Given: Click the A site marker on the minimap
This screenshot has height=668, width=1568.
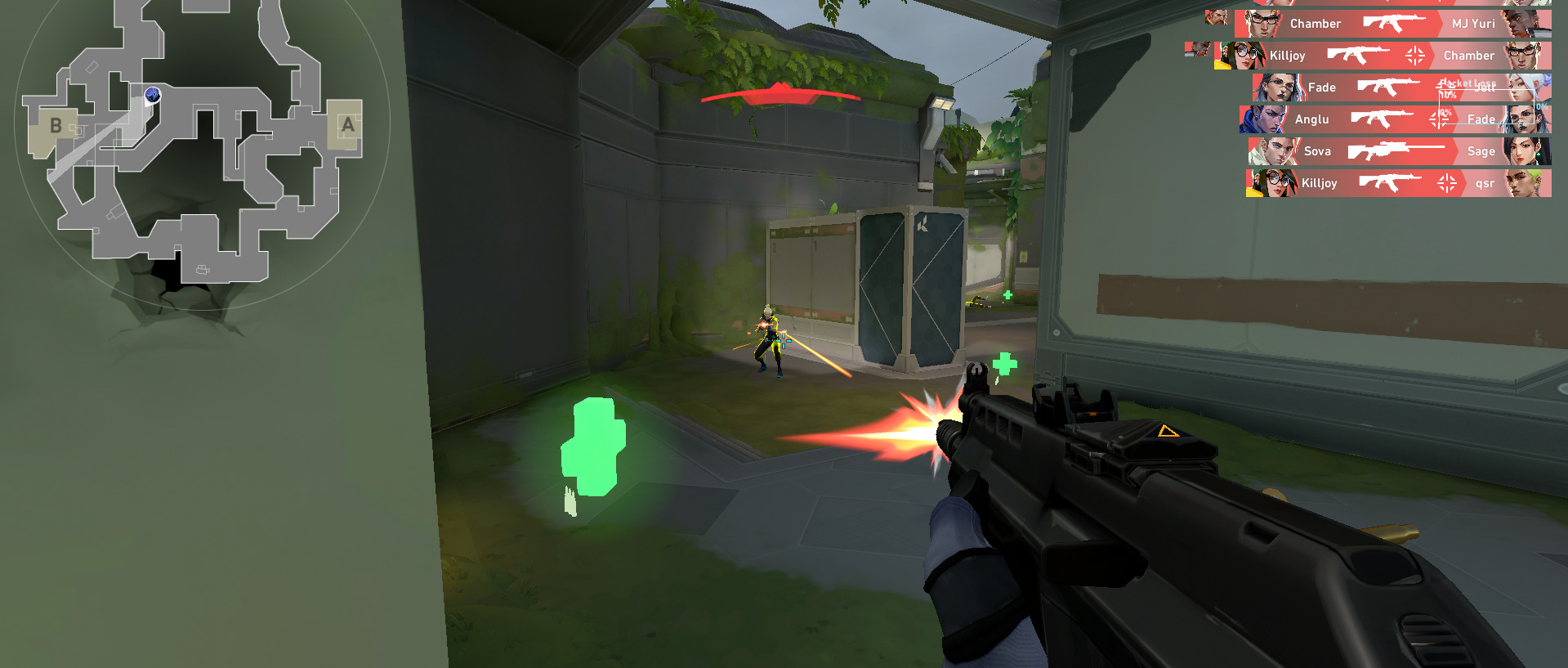Looking at the screenshot, I should 346,124.
